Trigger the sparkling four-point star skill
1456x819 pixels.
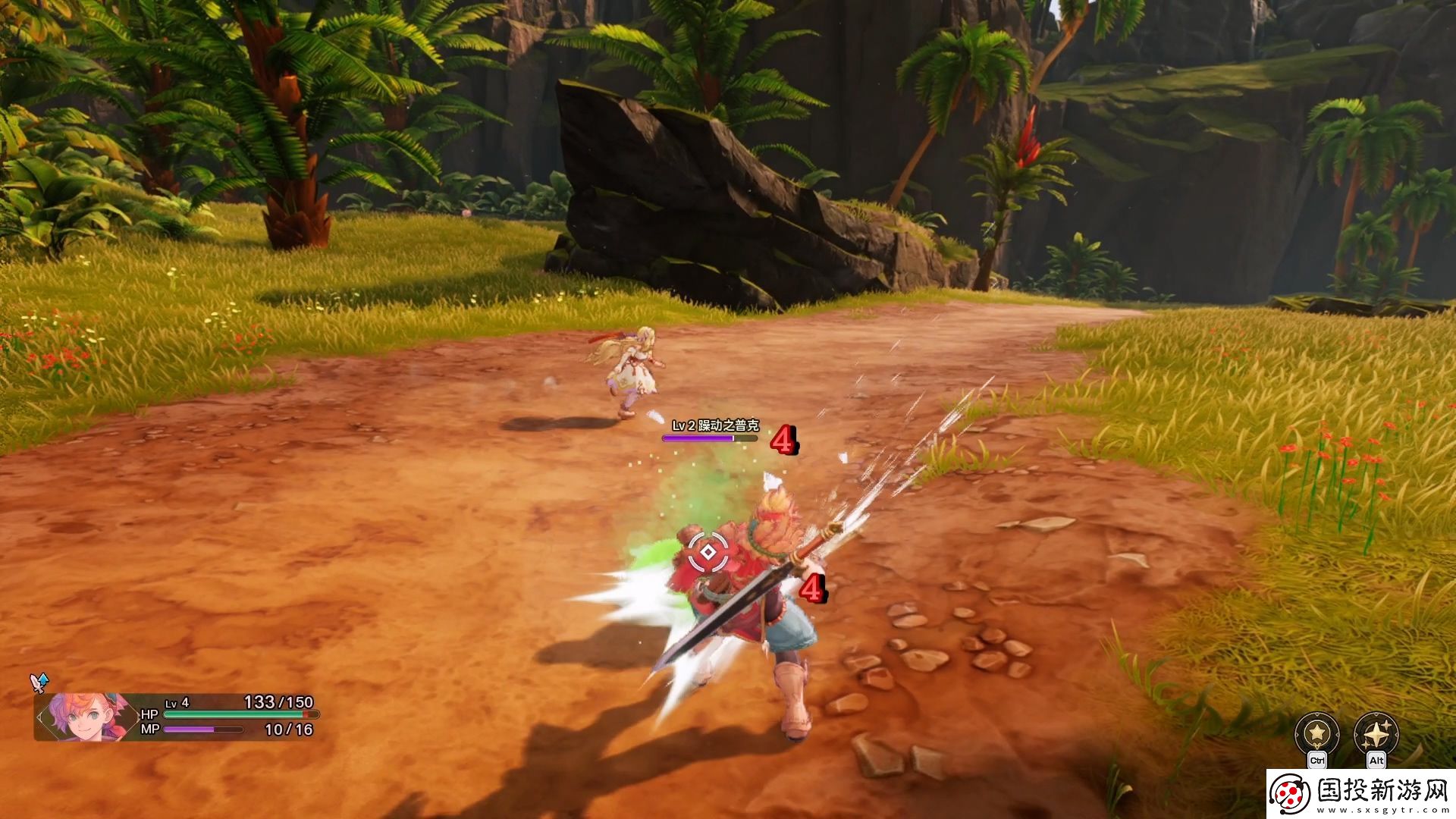pos(1376,734)
